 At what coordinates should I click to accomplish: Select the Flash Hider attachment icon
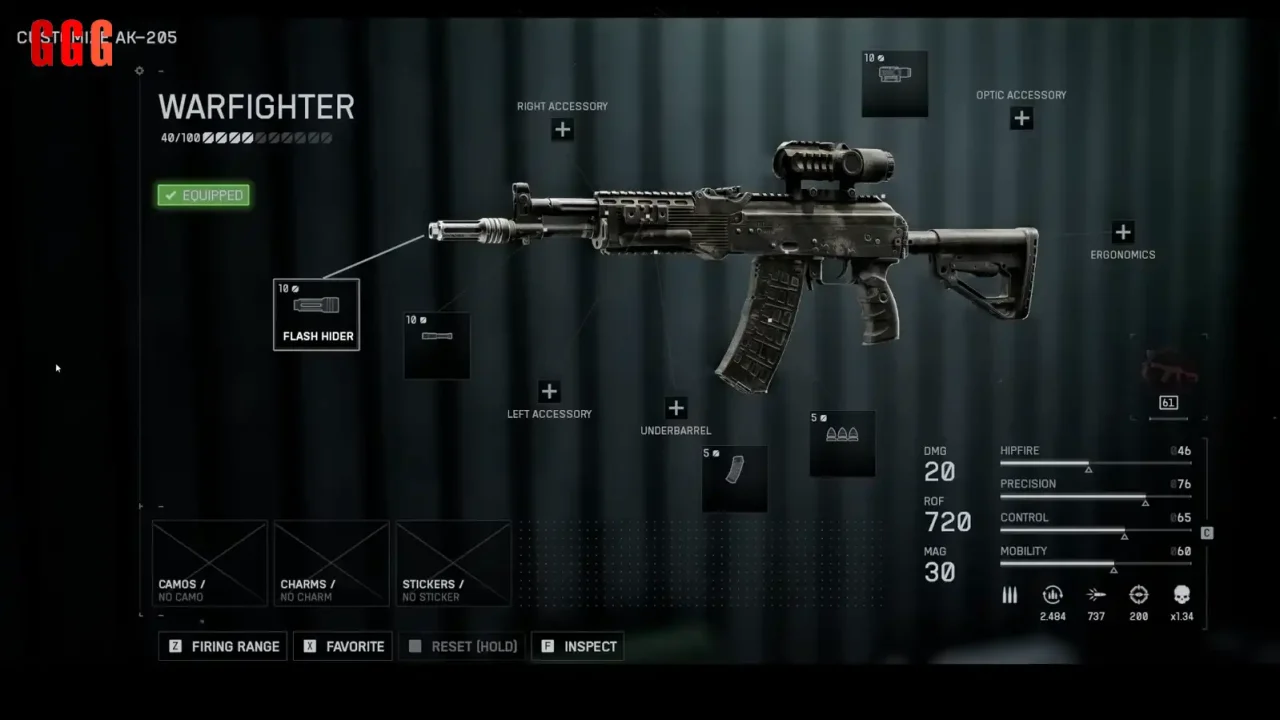point(316,314)
